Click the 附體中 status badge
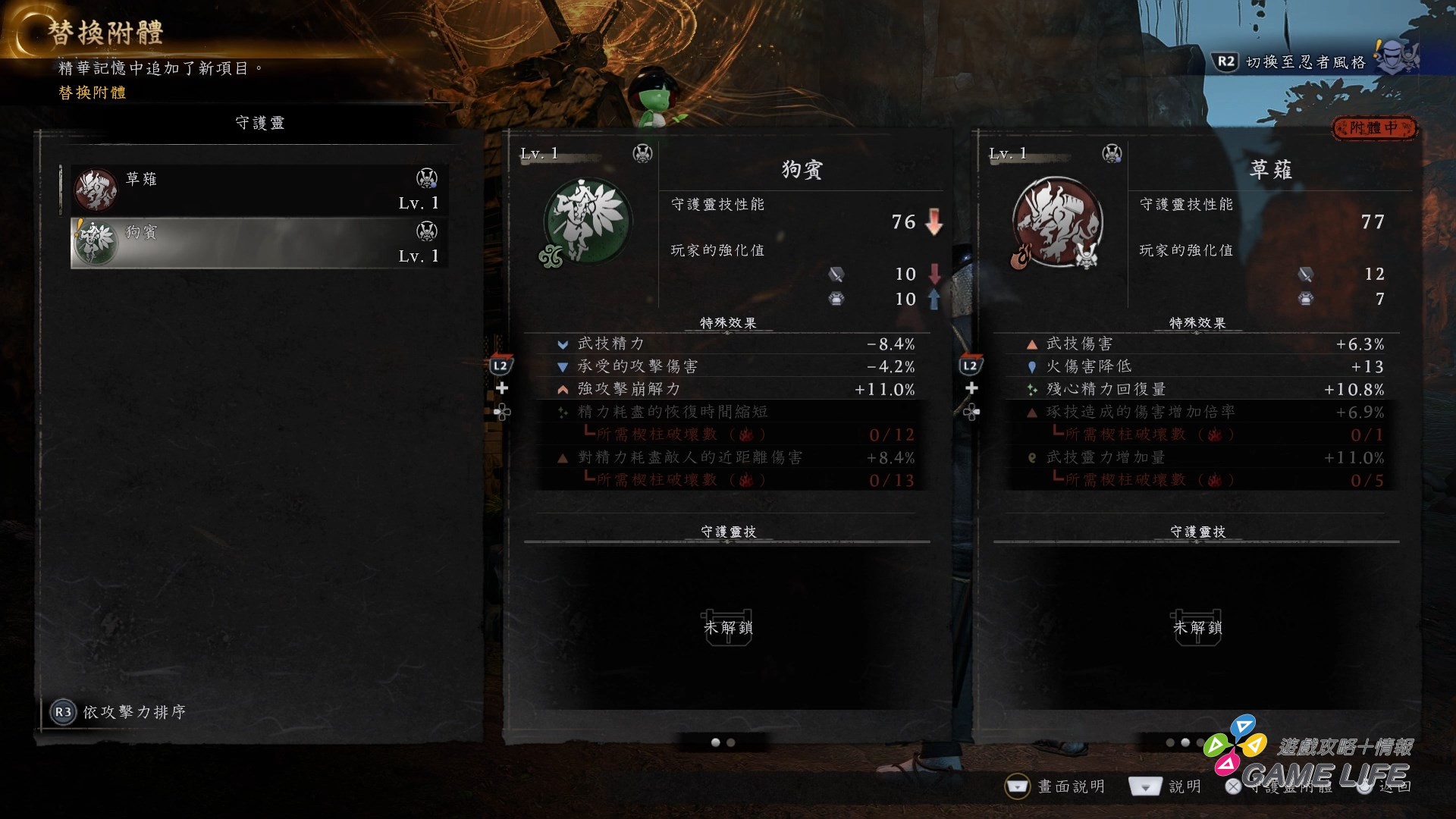Viewport: 1456px width, 819px height. point(1376,129)
